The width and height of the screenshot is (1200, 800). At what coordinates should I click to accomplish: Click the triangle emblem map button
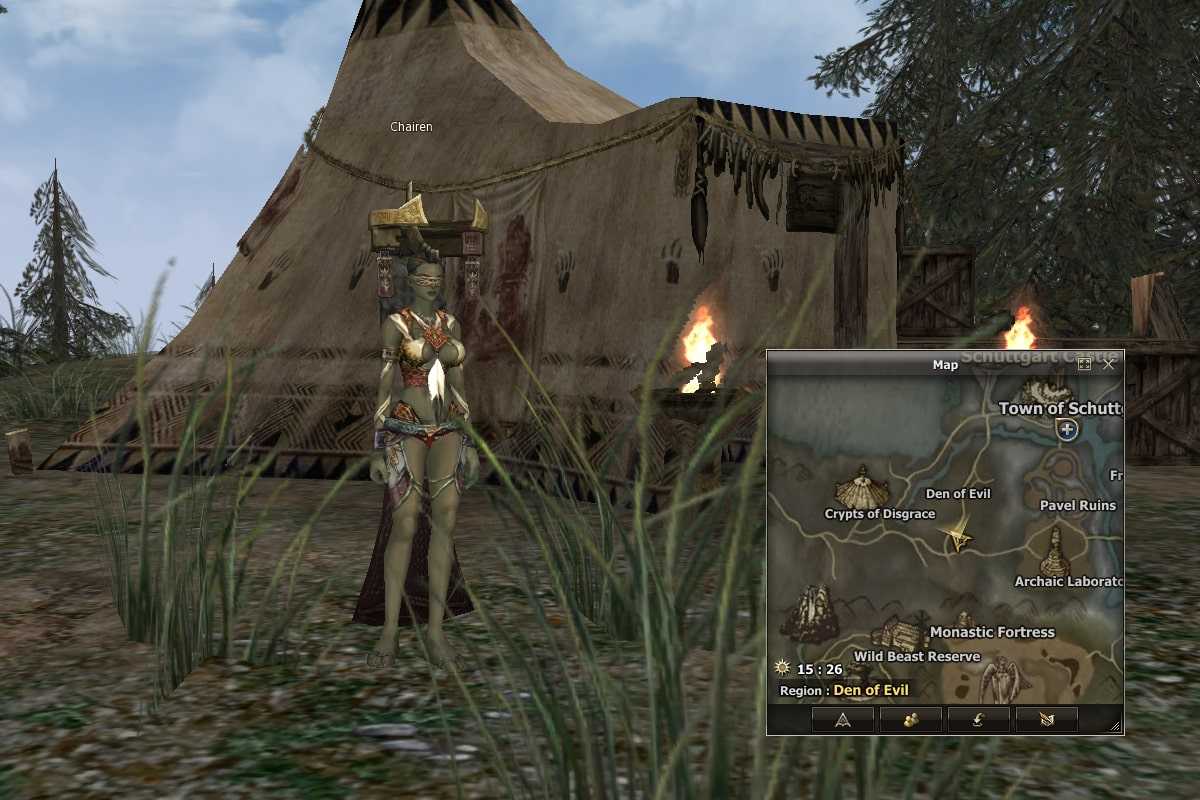(x=842, y=719)
